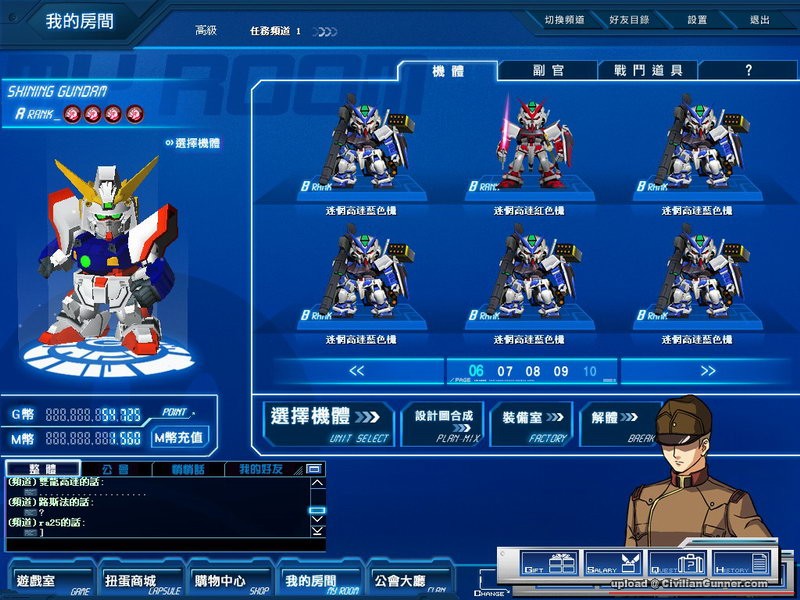Switch to the 戰鬥道具 battle items tab
The width and height of the screenshot is (800, 600).
pos(647,71)
